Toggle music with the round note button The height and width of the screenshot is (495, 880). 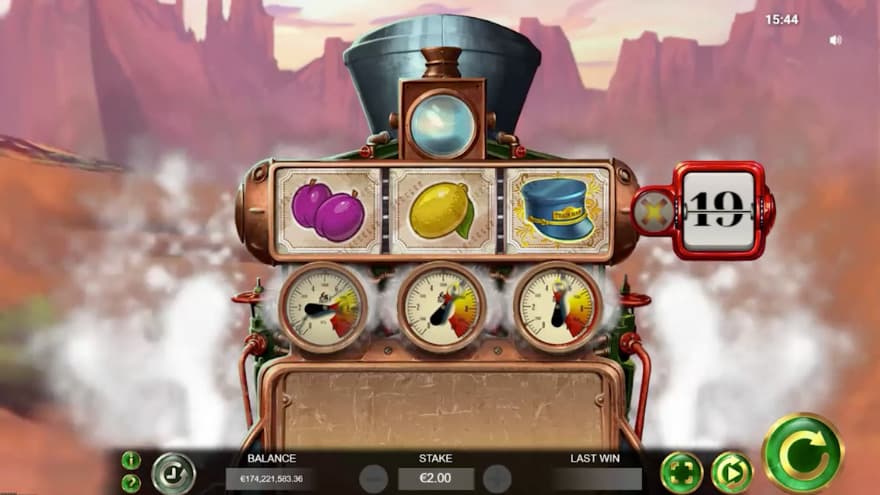(173, 472)
